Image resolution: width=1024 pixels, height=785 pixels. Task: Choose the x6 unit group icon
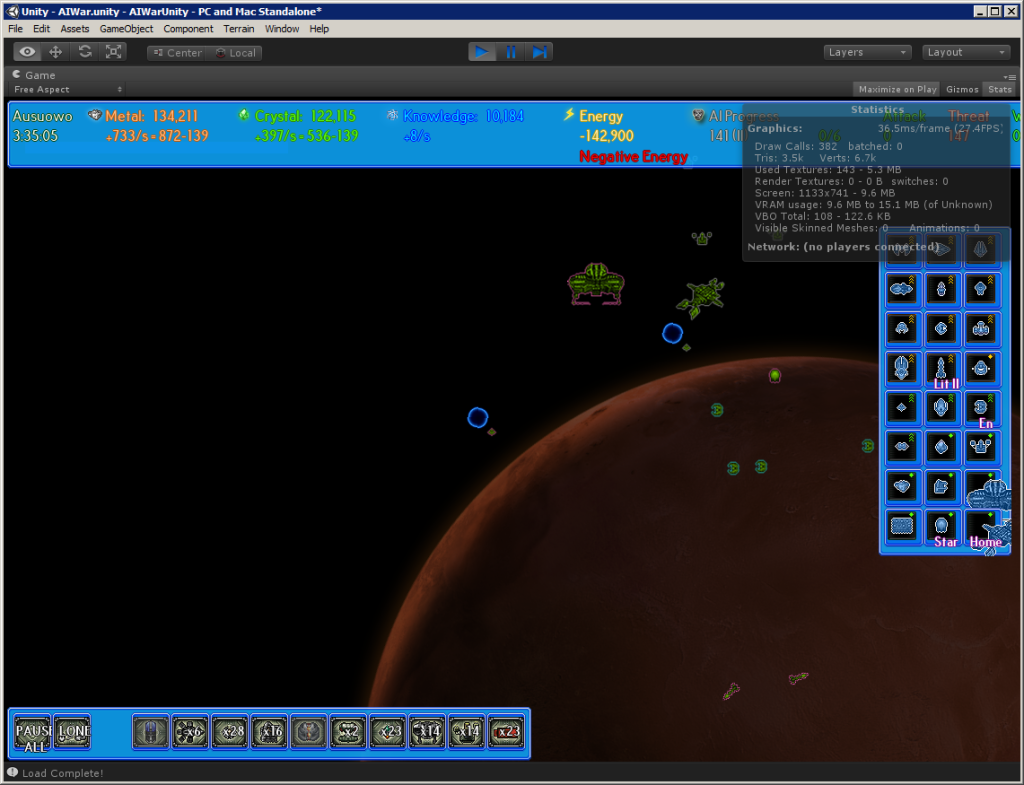coord(190,732)
